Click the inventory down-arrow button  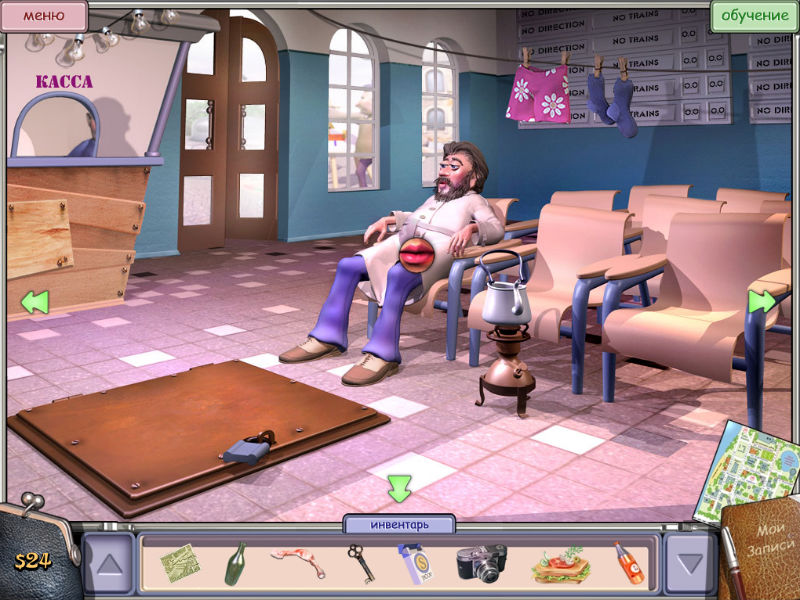tap(690, 562)
